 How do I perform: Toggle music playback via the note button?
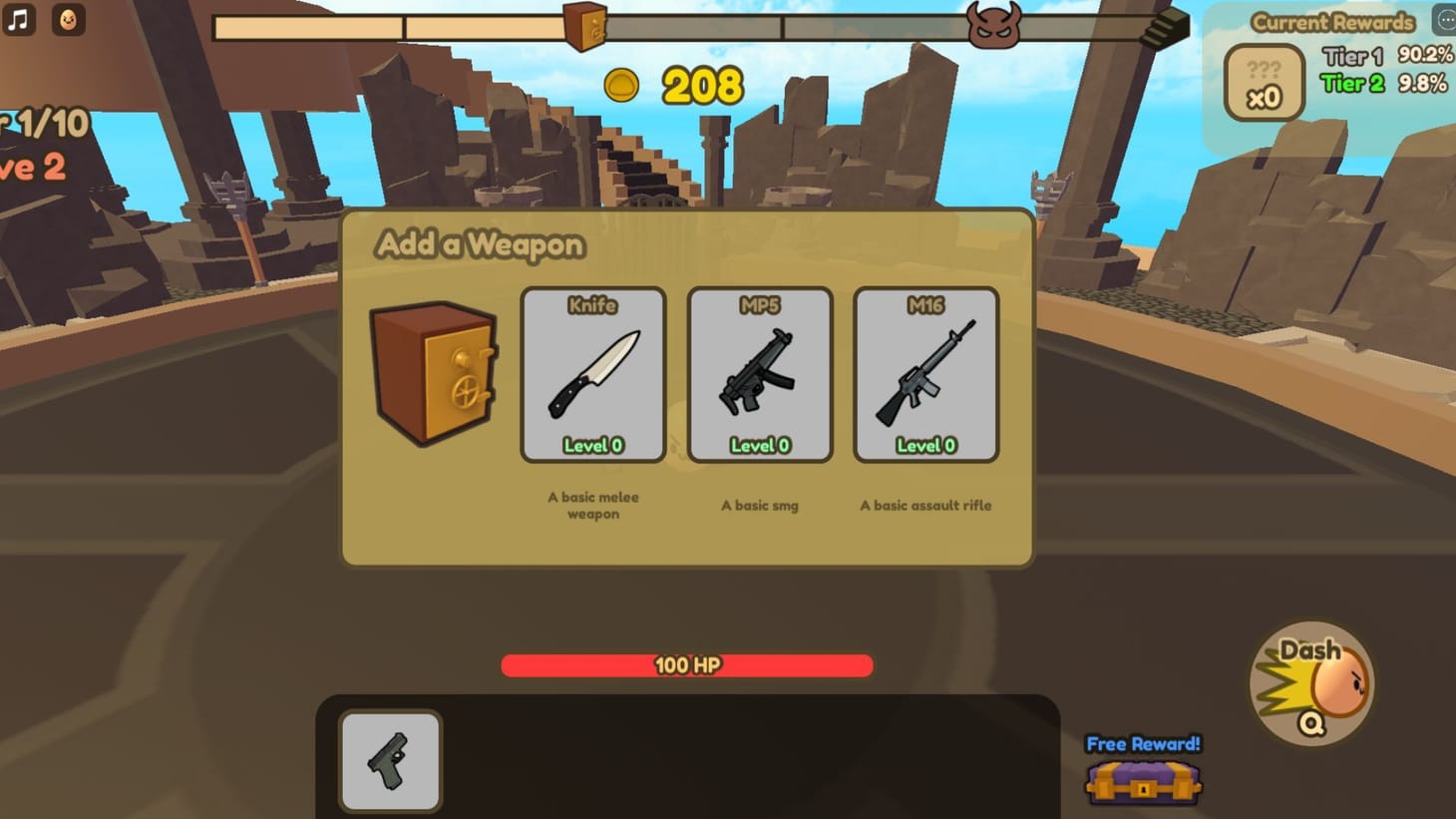(17, 19)
